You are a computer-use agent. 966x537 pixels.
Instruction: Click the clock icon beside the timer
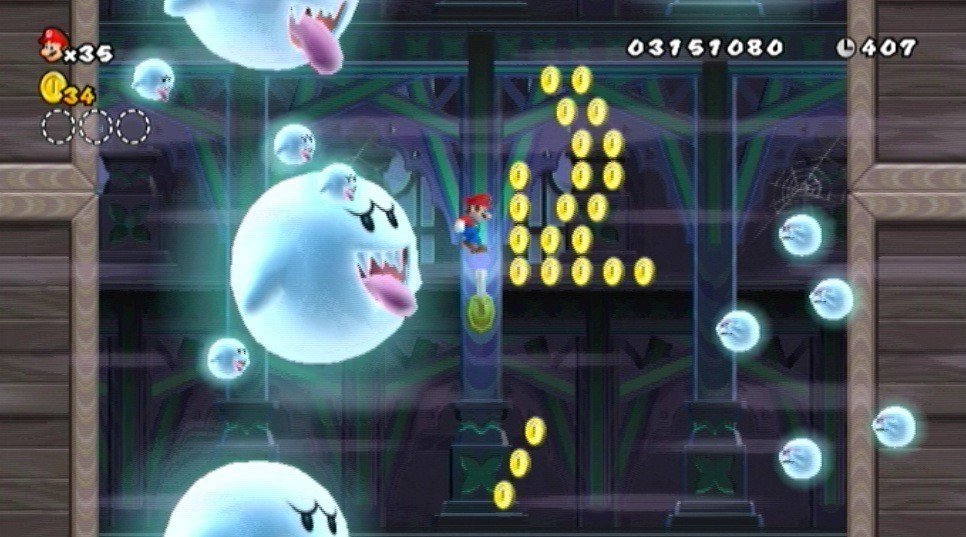click(x=846, y=47)
